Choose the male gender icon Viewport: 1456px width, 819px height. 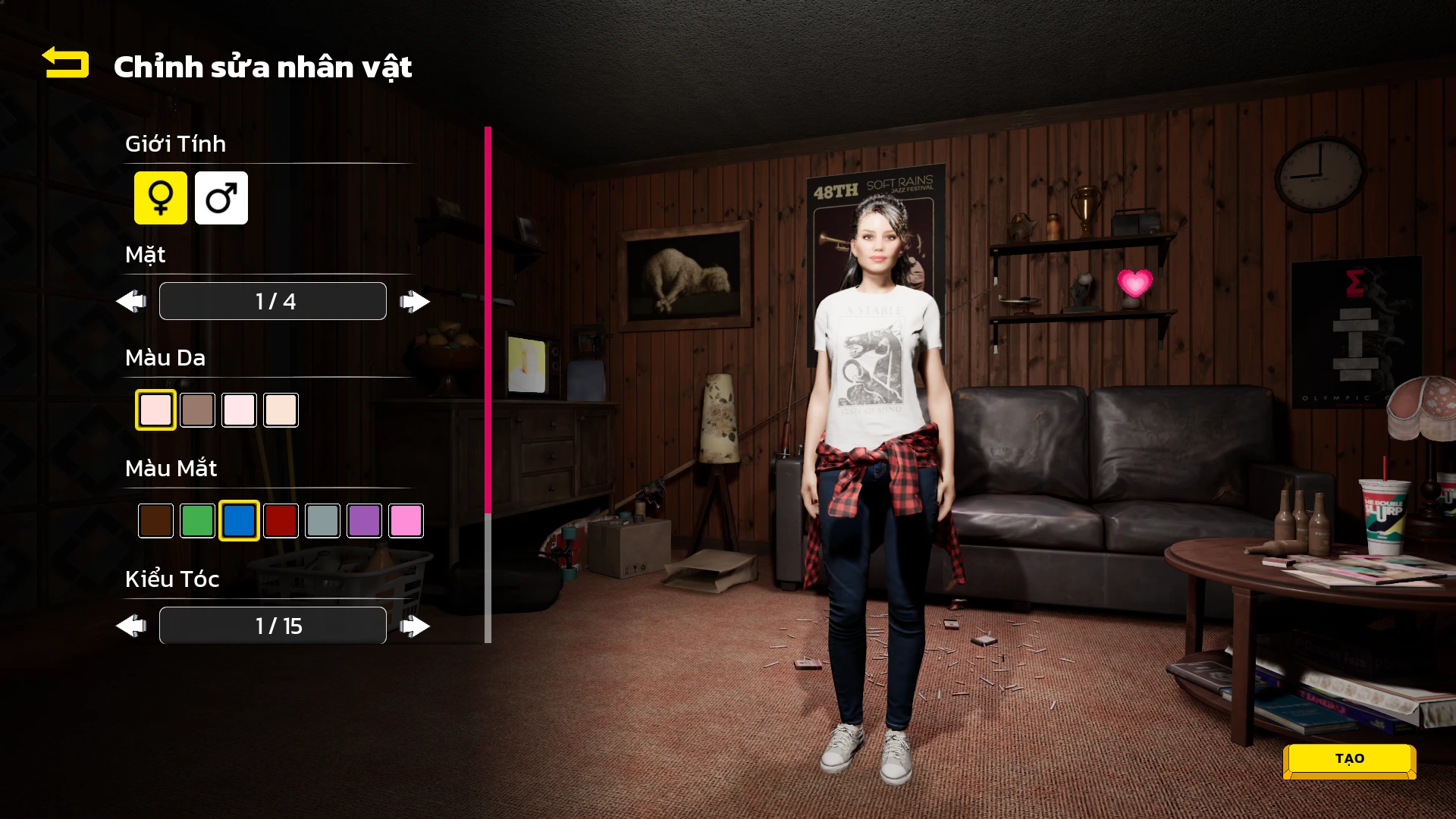[221, 198]
